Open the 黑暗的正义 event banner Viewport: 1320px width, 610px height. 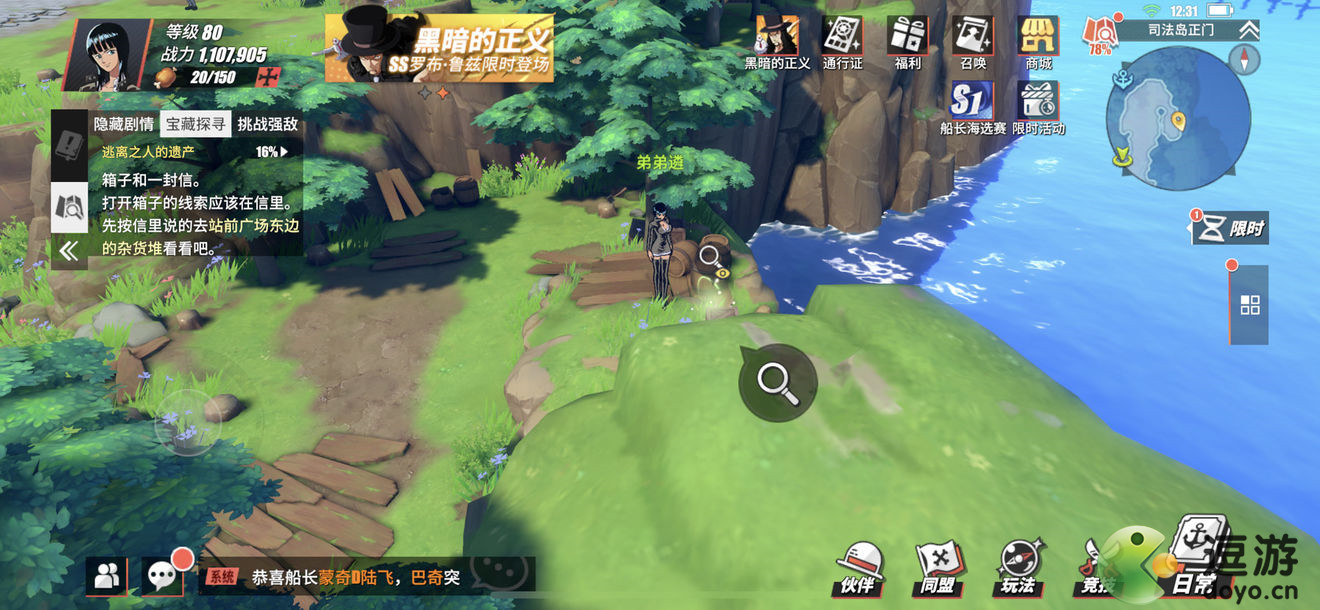coord(439,48)
